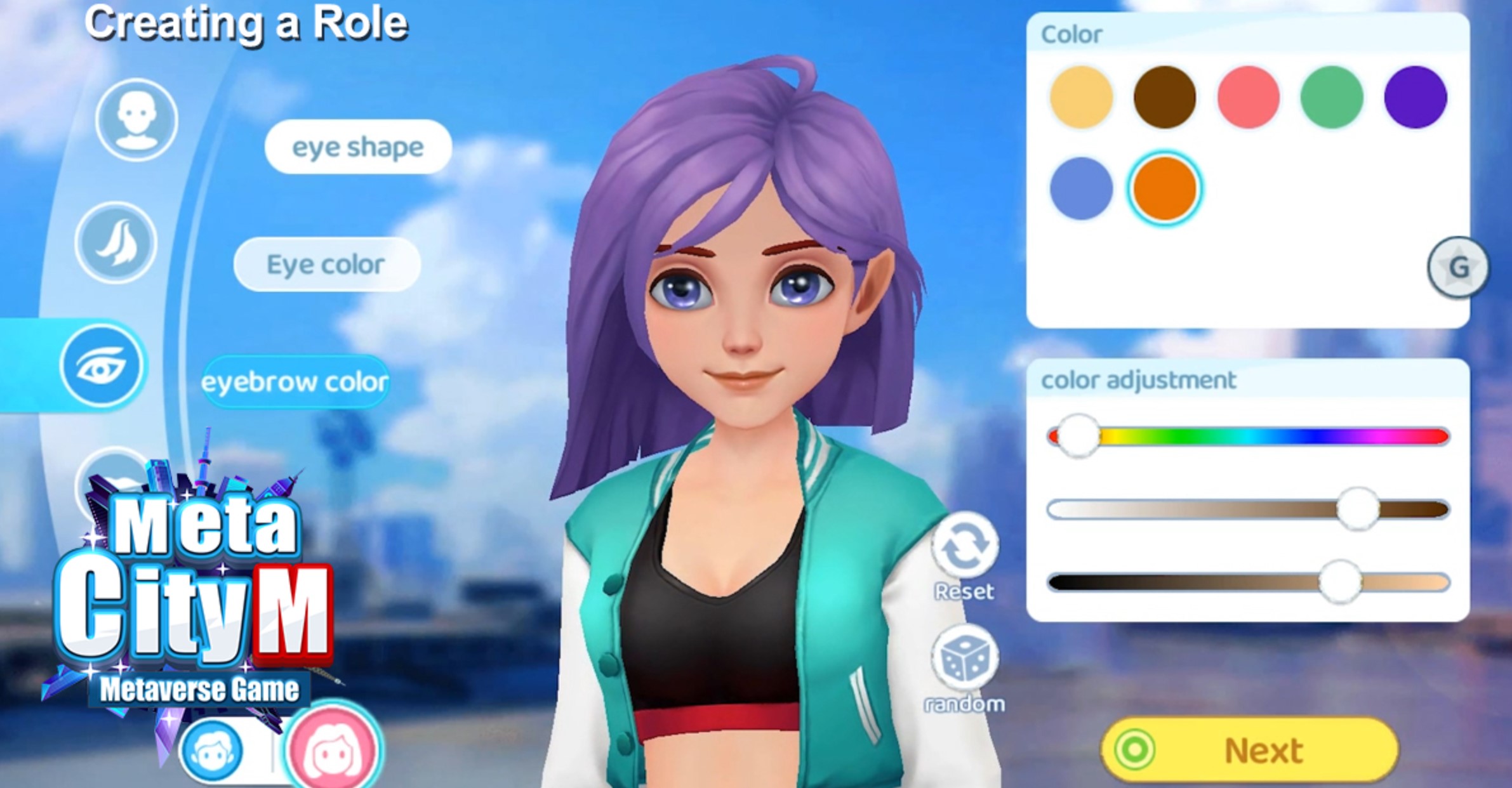Pick the orange color swatch
1512x788 pixels.
(1165, 188)
